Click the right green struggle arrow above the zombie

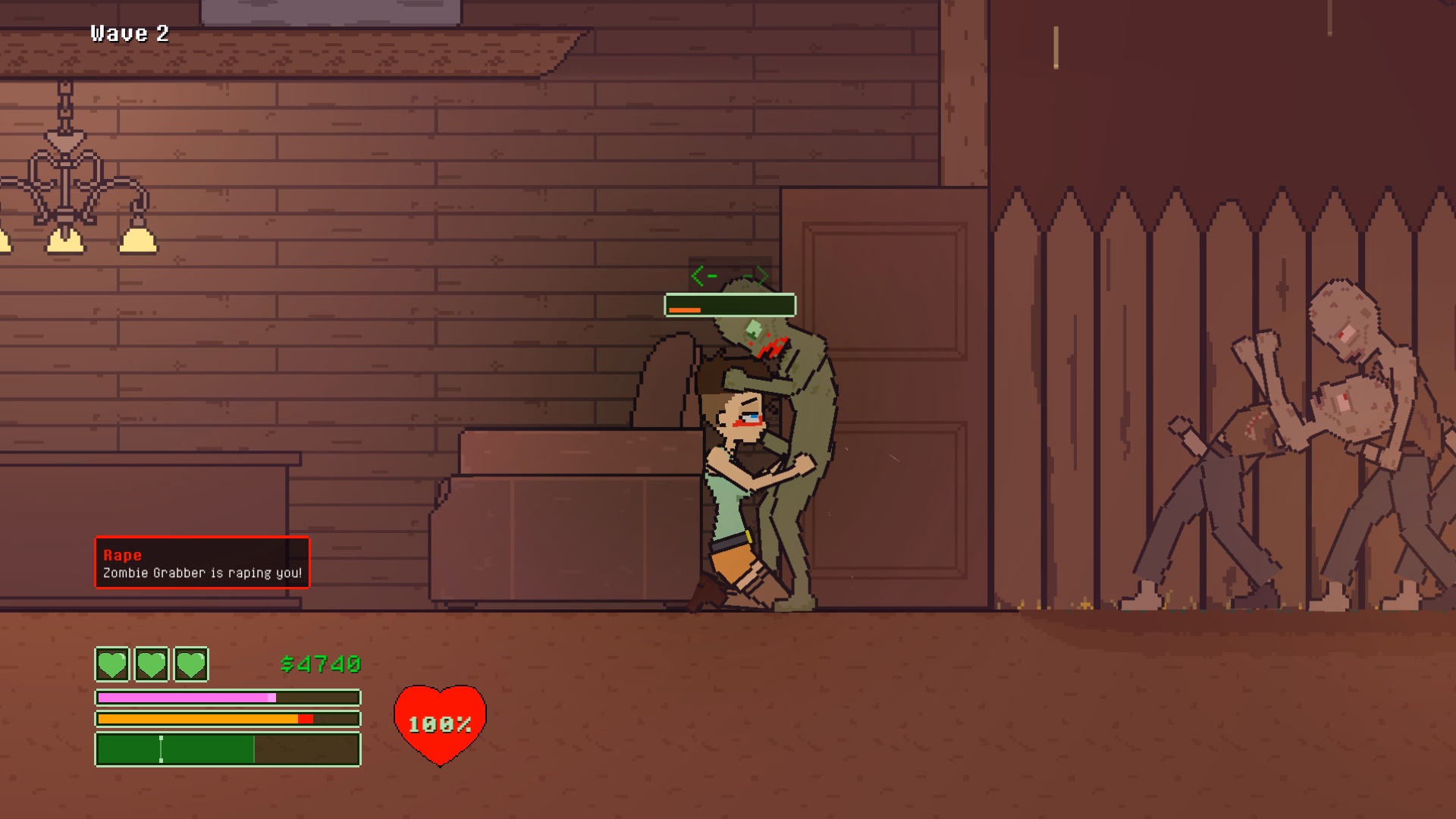click(x=756, y=275)
